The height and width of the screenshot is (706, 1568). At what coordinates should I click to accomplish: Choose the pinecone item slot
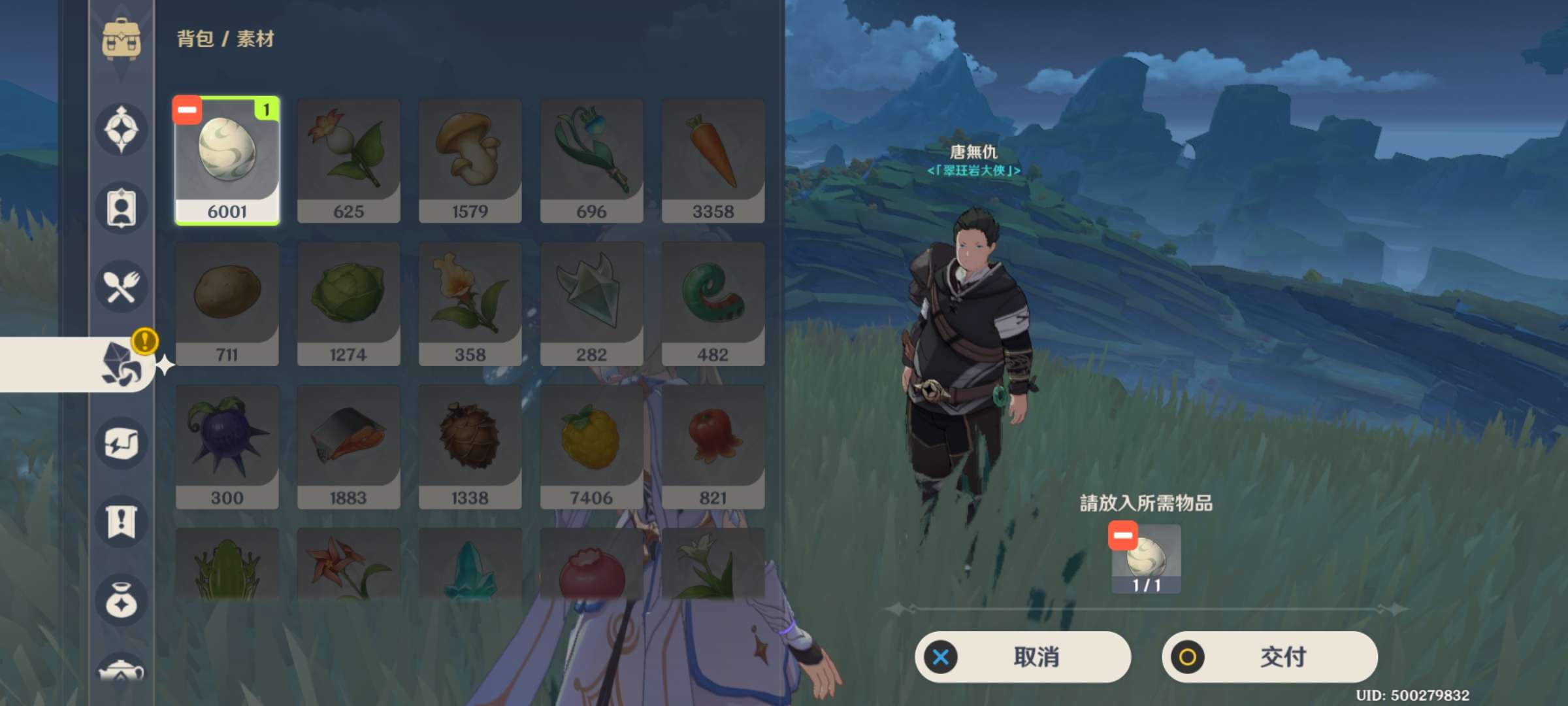pyautogui.click(x=470, y=448)
